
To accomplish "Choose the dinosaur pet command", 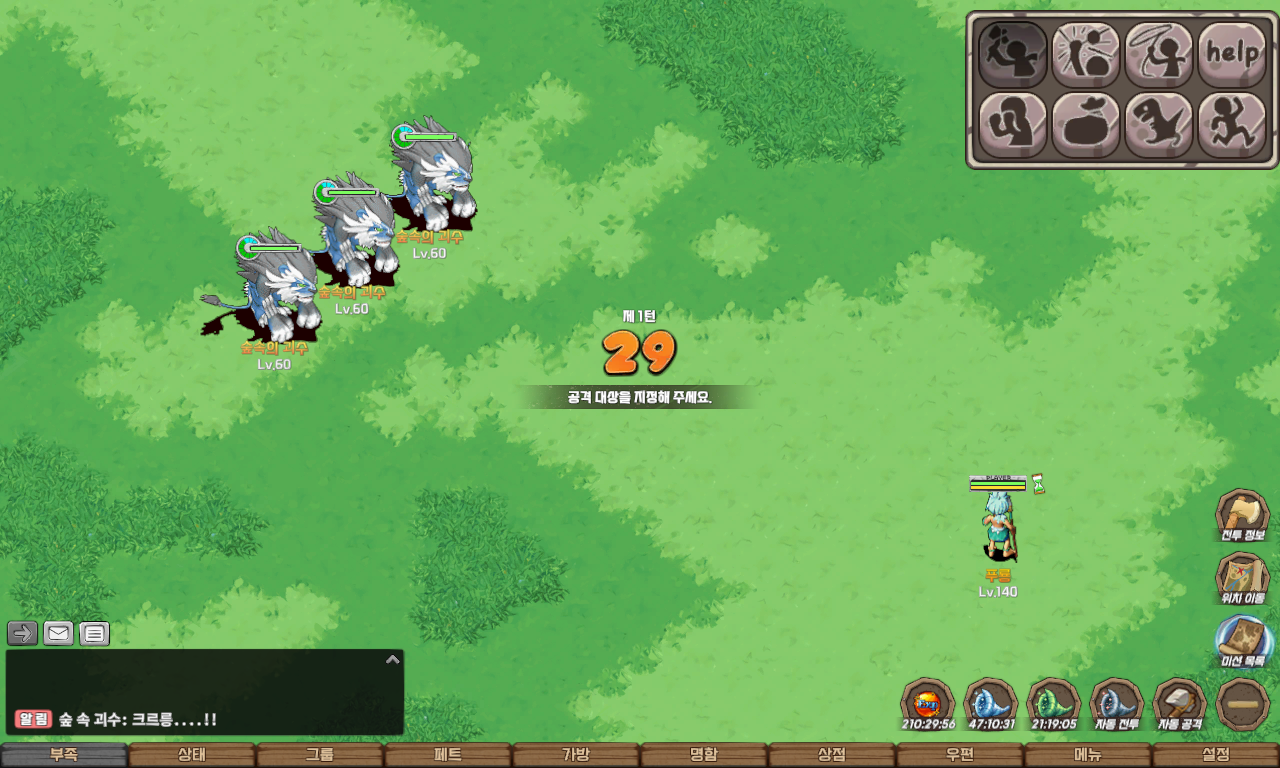I will [1159, 125].
